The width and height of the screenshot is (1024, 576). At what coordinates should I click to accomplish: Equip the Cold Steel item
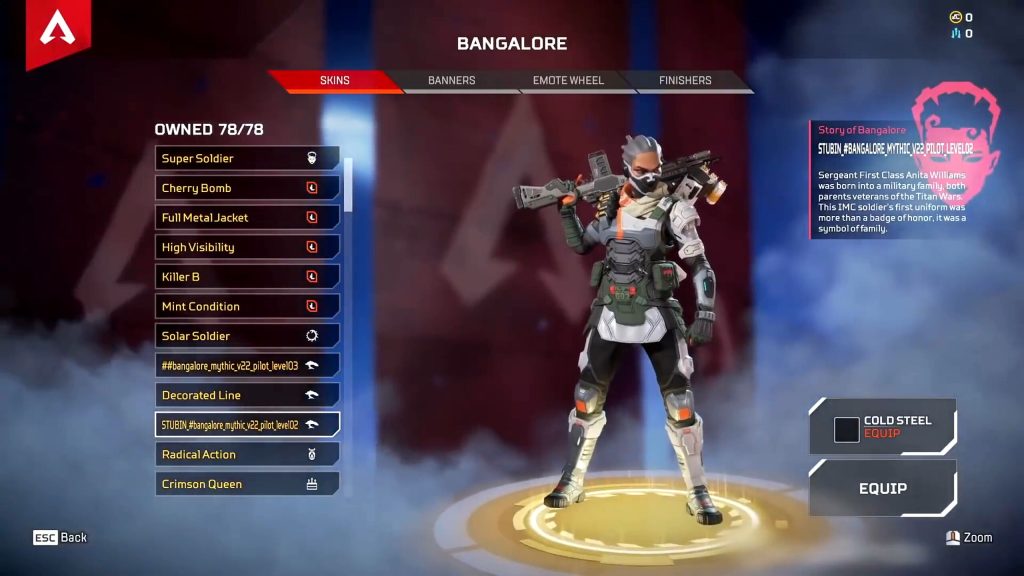click(882, 427)
